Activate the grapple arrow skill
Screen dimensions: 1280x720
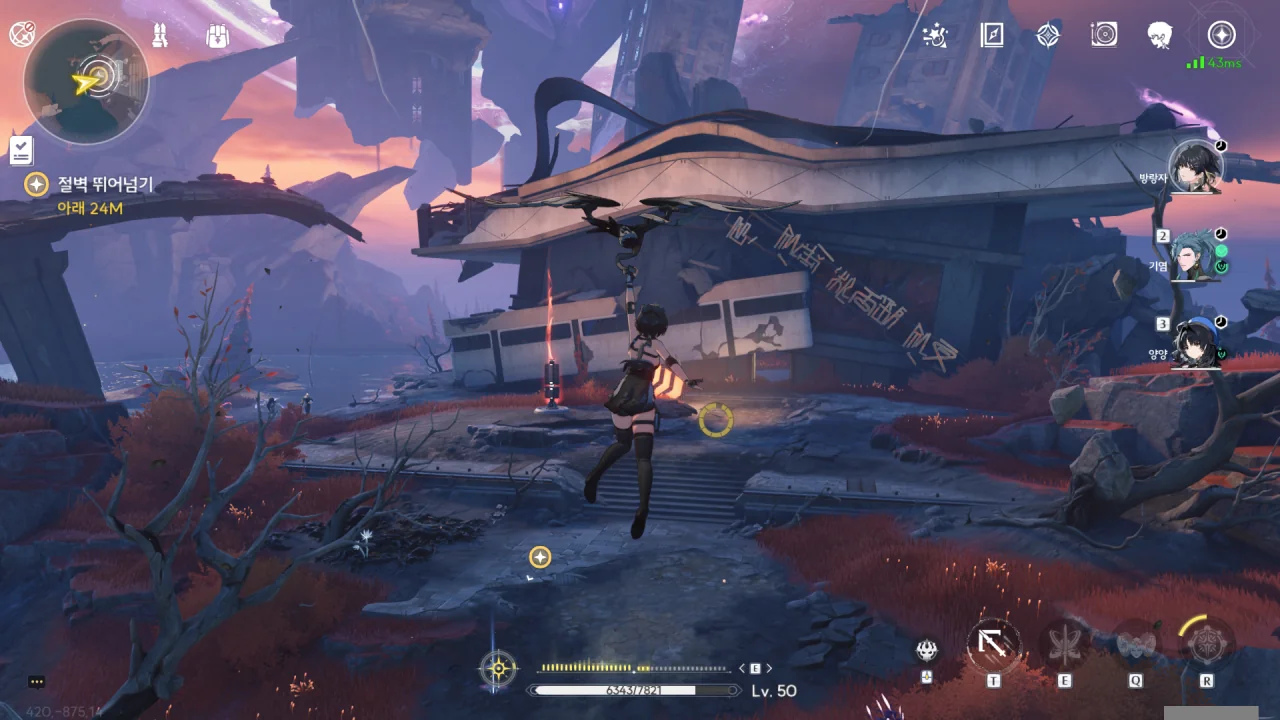994,646
